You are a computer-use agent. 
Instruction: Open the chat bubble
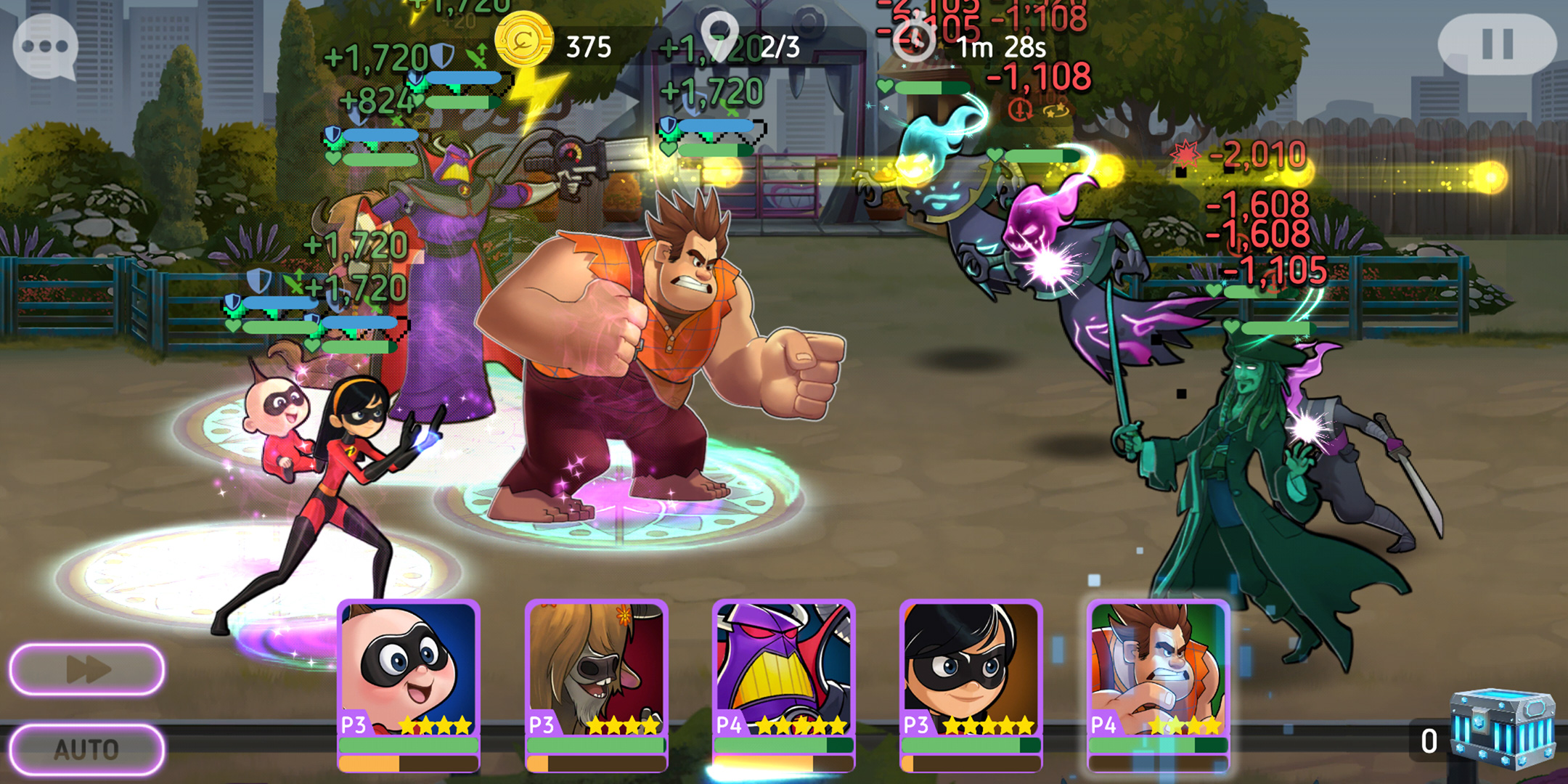(x=45, y=46)
